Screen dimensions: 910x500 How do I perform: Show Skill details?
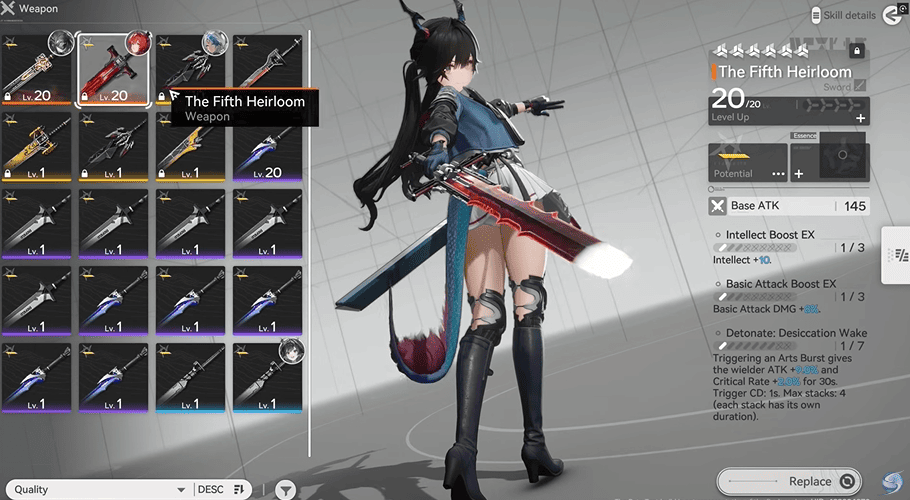click(850, 15)
